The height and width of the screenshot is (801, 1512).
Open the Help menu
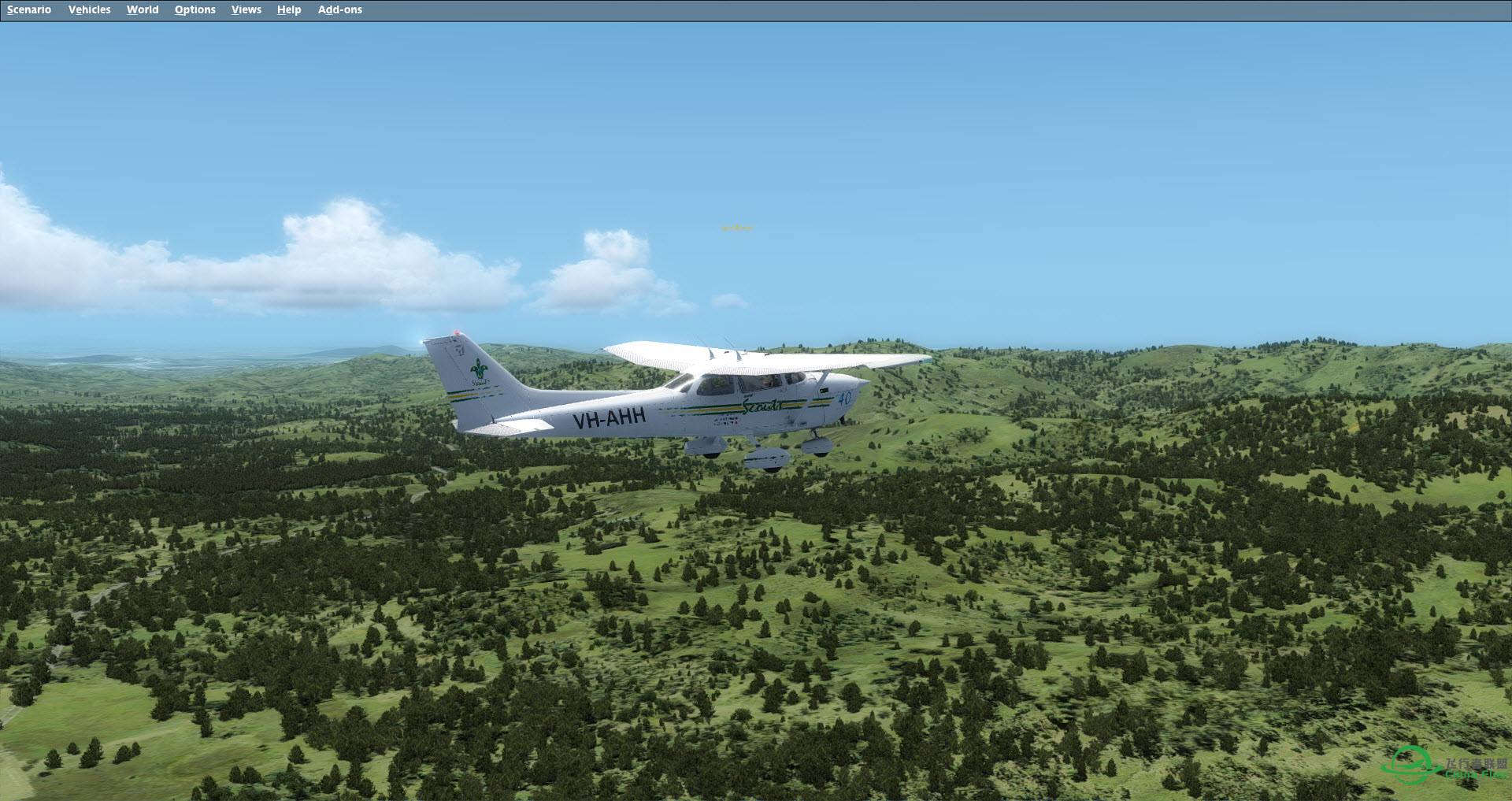coord(289,9)
